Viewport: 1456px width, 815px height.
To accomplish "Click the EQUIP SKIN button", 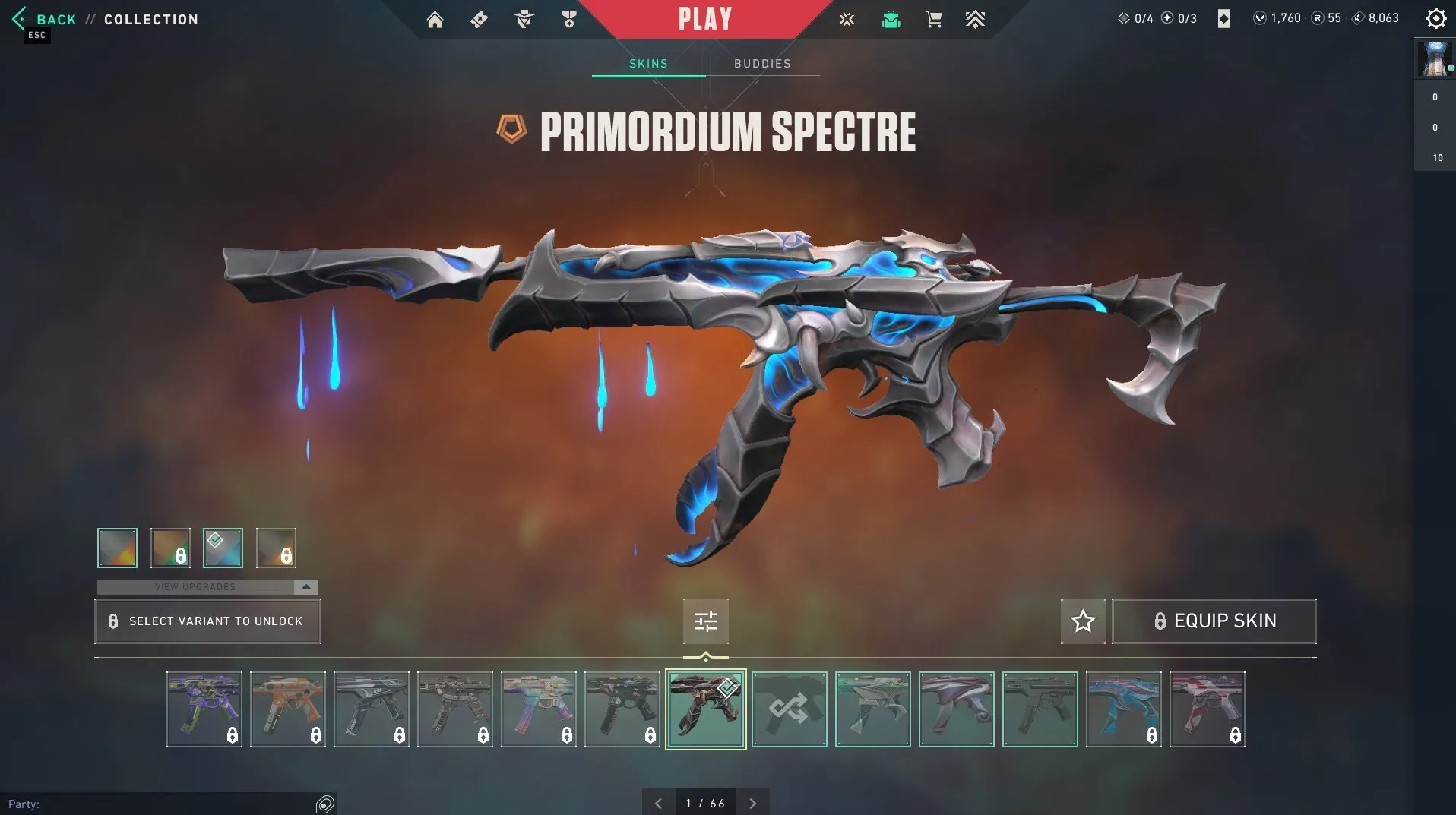I will [x=1214, y=621].
